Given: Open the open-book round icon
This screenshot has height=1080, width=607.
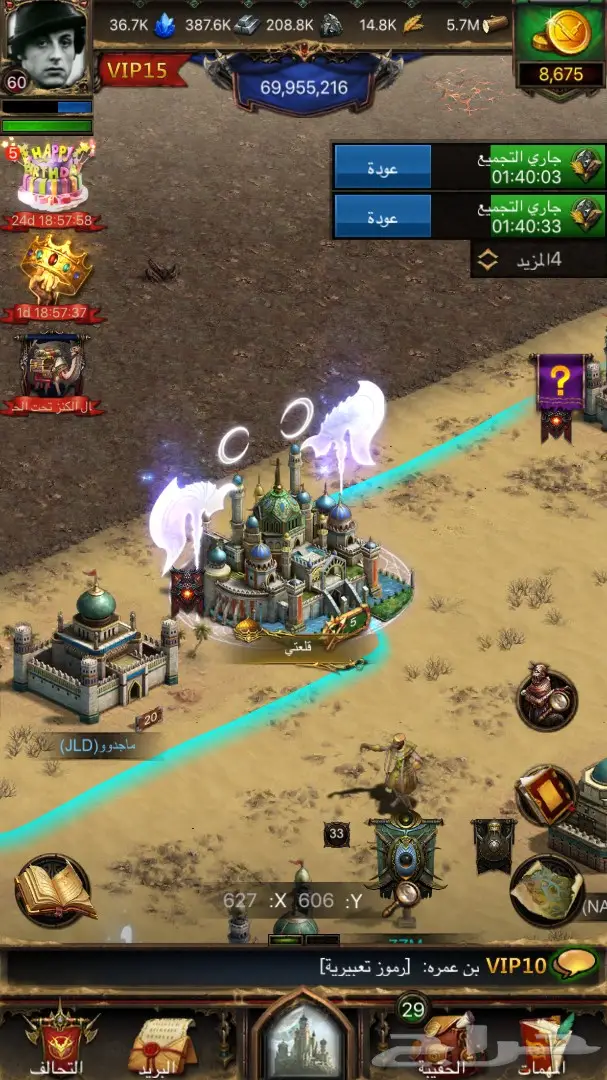Looking at the screenshot, I should click(x=52, y=890).
